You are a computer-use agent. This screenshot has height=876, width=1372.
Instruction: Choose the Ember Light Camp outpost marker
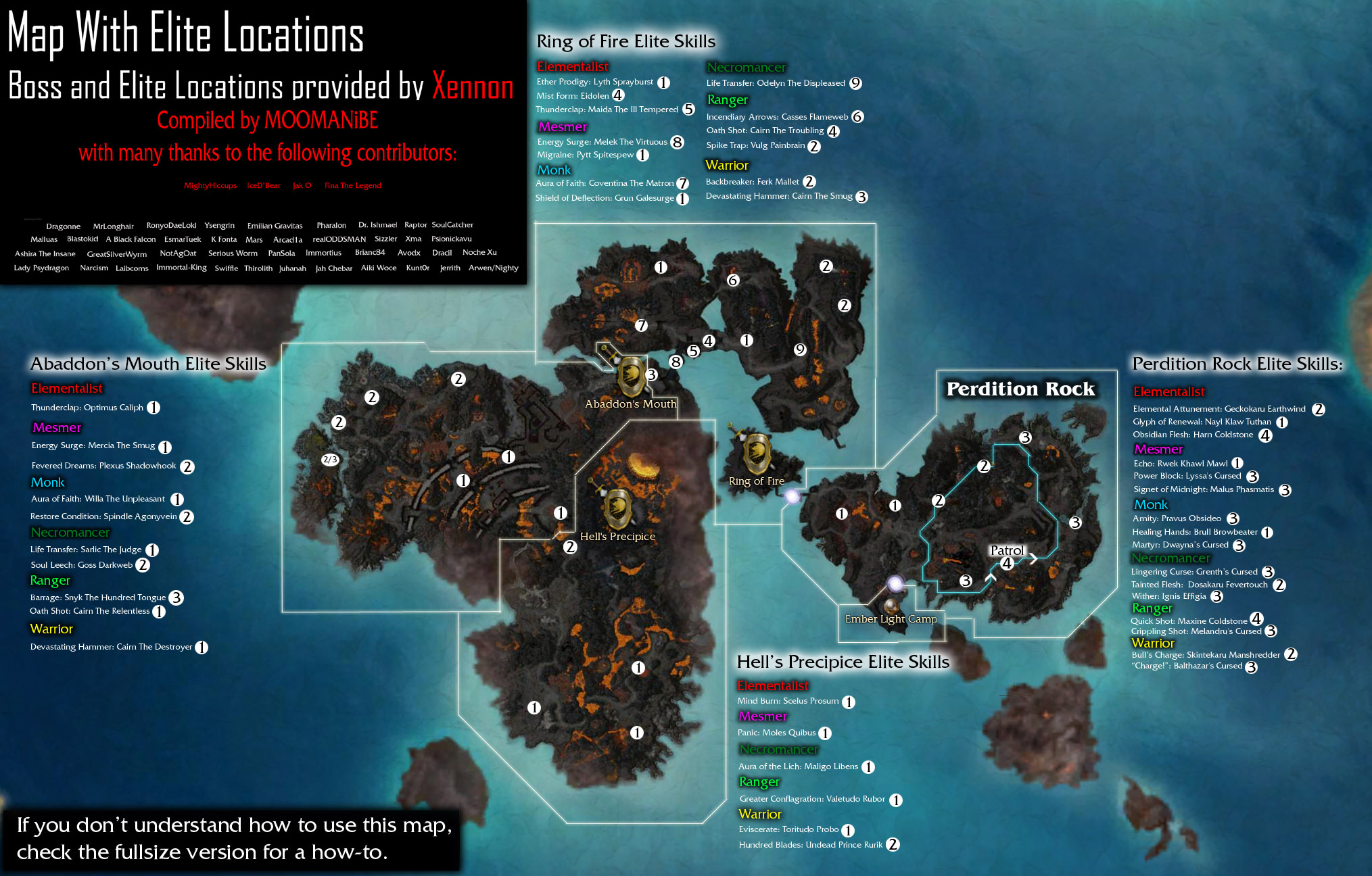coord(892,604)
